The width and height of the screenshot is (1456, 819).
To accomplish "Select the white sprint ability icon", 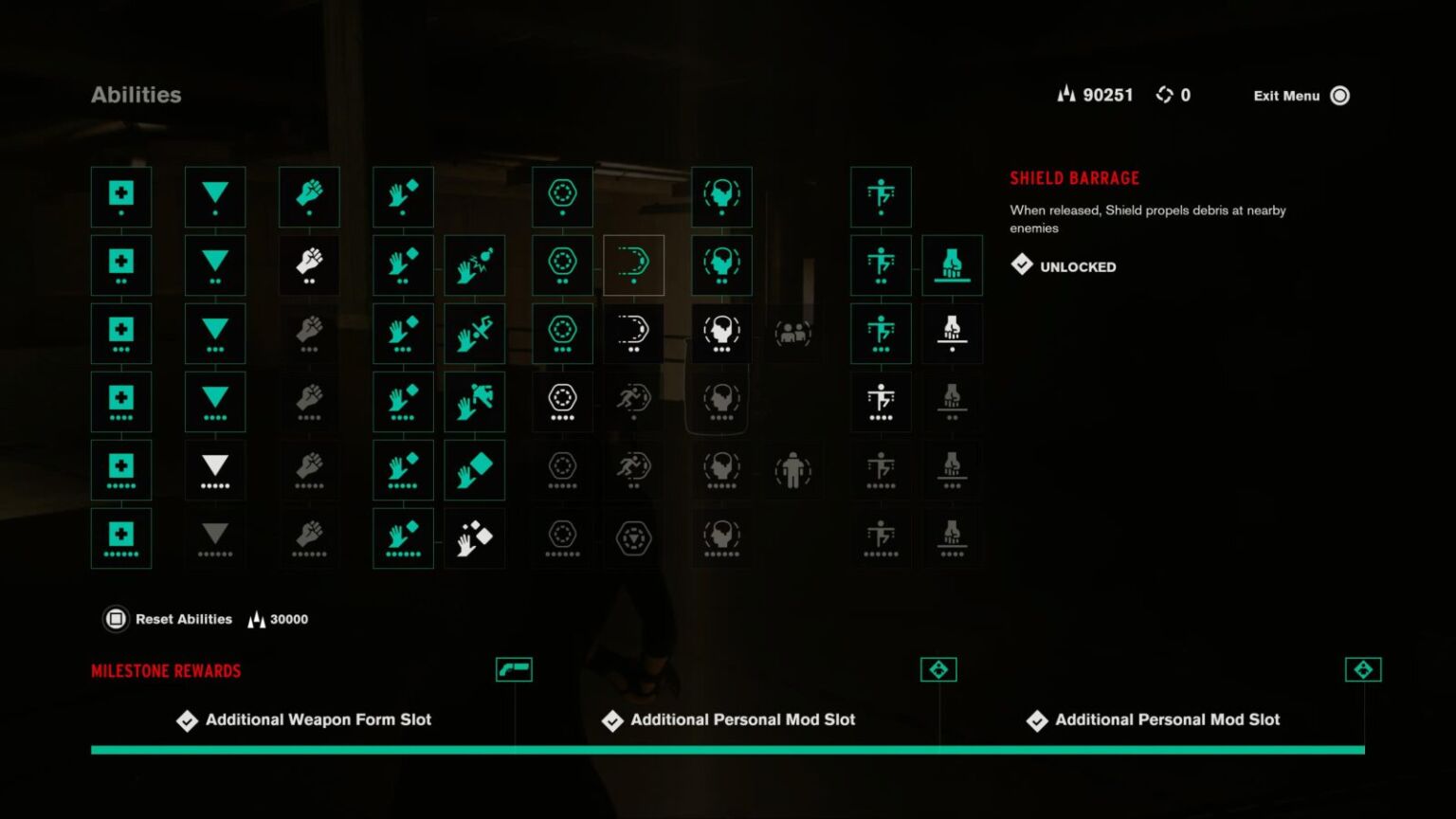I will 633,401.
